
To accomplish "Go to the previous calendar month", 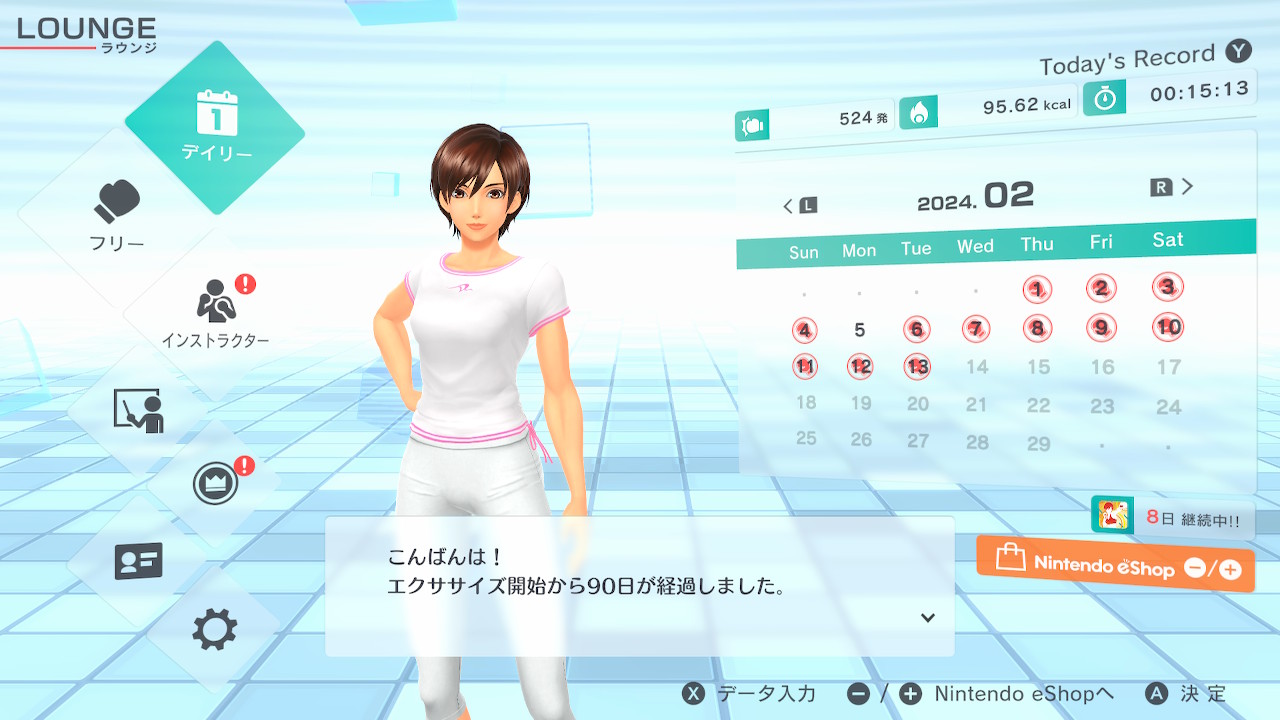I will (x=800, y=205).
